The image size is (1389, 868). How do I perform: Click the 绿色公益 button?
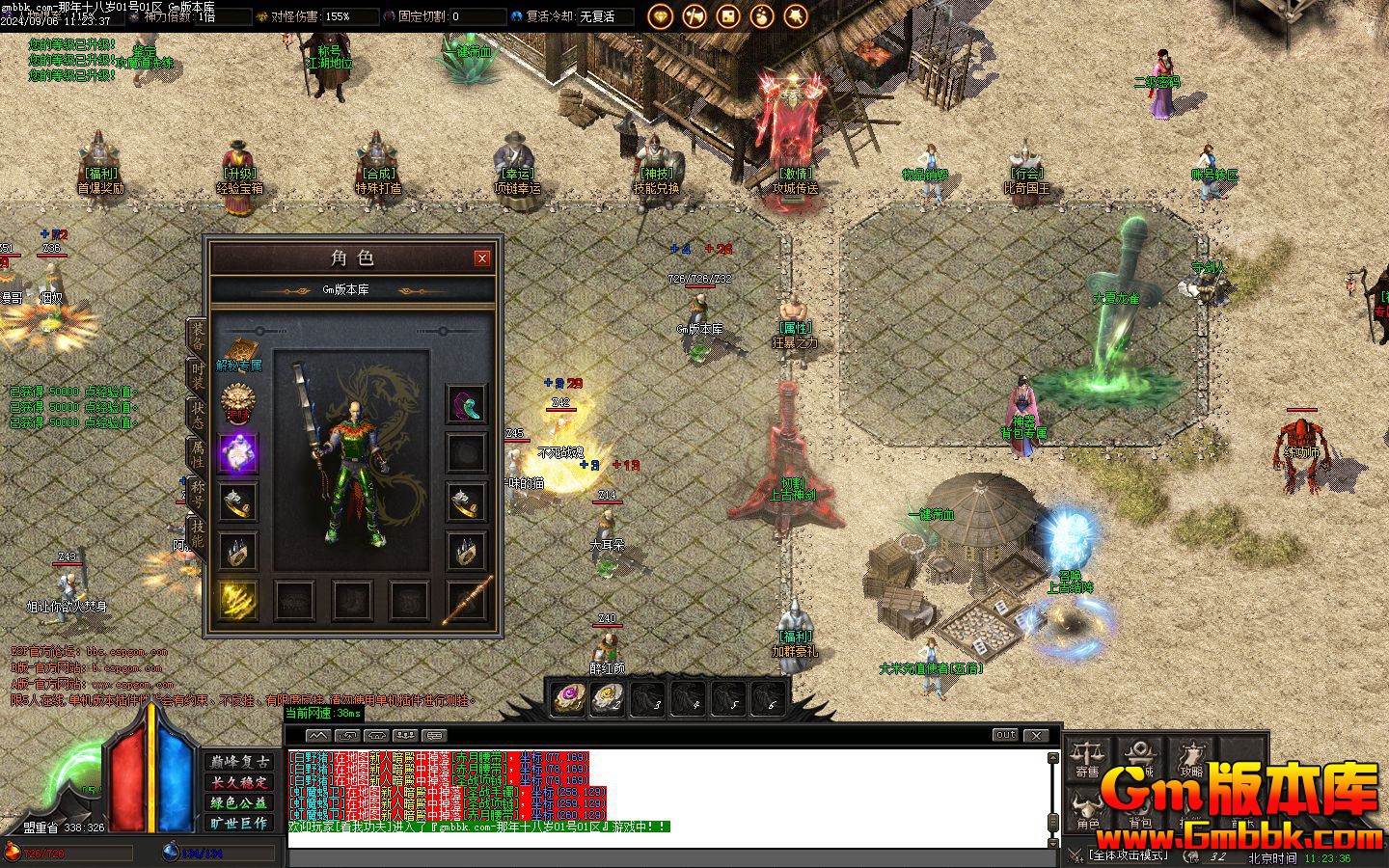[x=239, y=802]
